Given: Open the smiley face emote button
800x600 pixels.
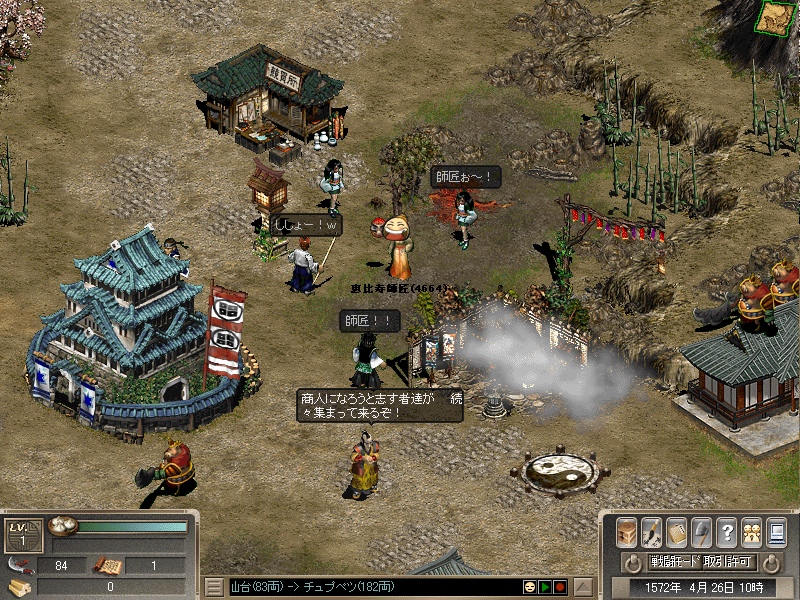Looking at the screenshot, I should pyautogui.click(x=530, y=586).
